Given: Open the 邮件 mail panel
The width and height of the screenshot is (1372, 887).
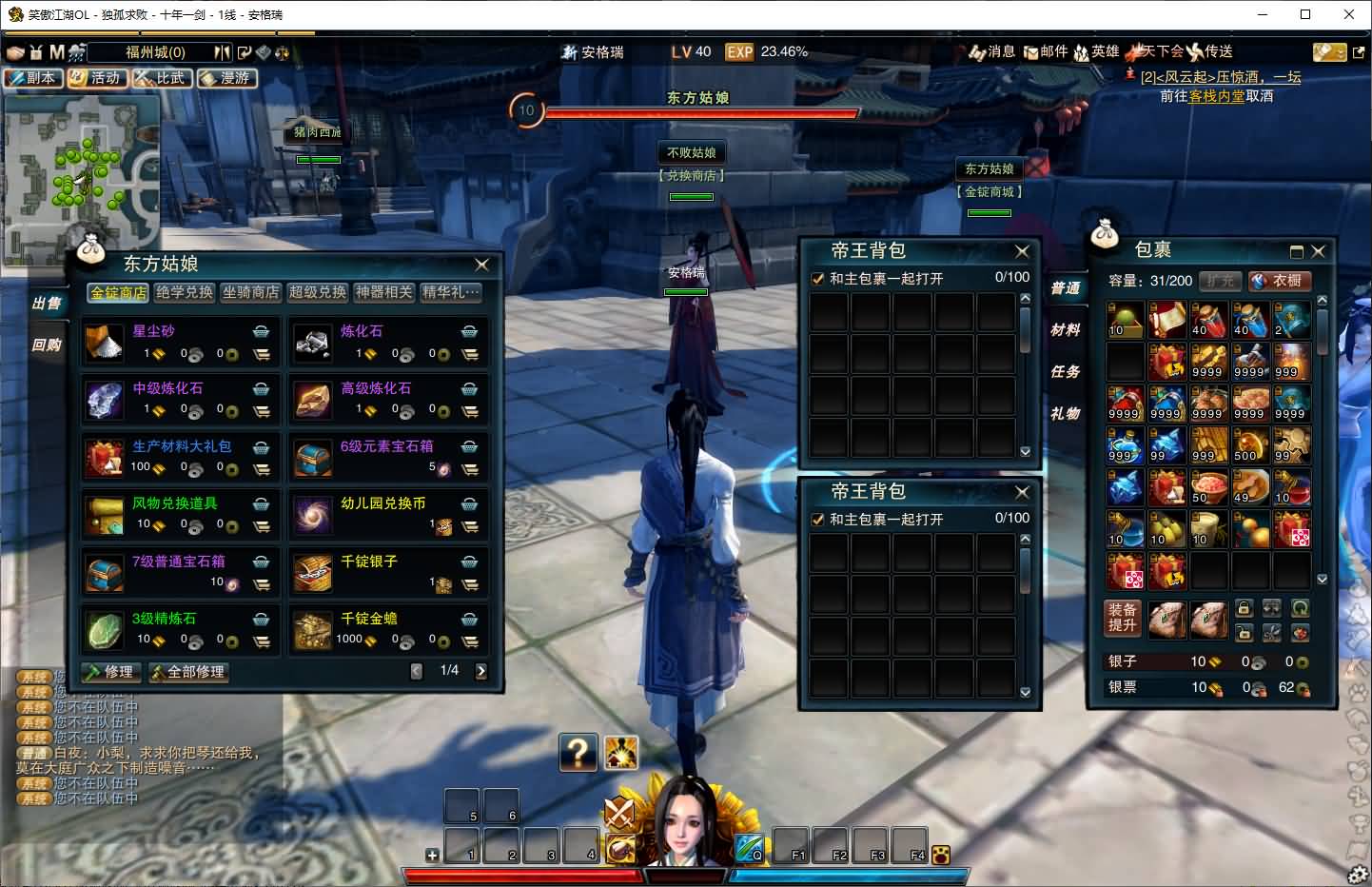Looking at the screenshot, I should point(1046,51).
